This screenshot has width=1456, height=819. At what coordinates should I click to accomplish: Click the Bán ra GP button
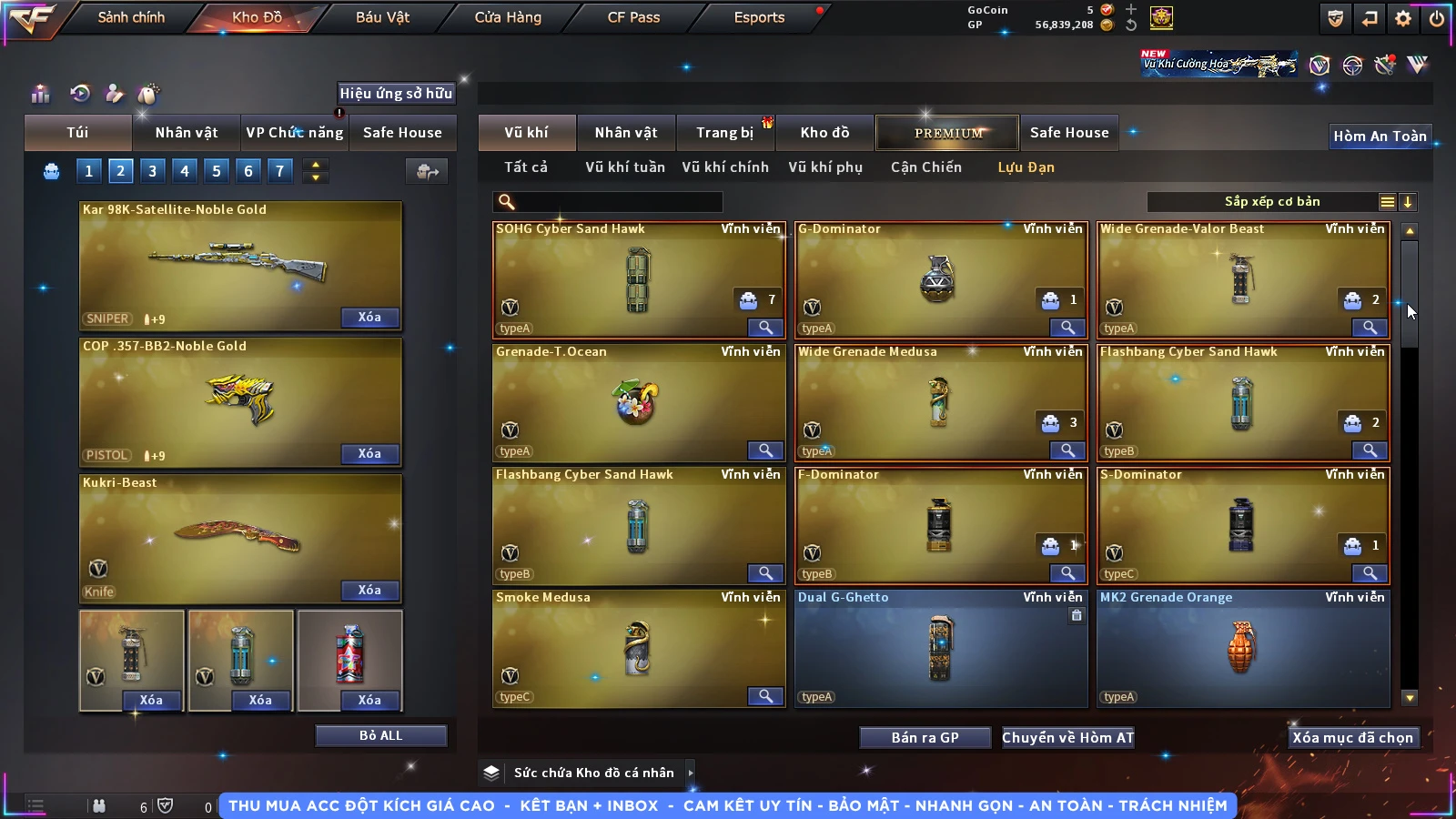click(925, 738)
